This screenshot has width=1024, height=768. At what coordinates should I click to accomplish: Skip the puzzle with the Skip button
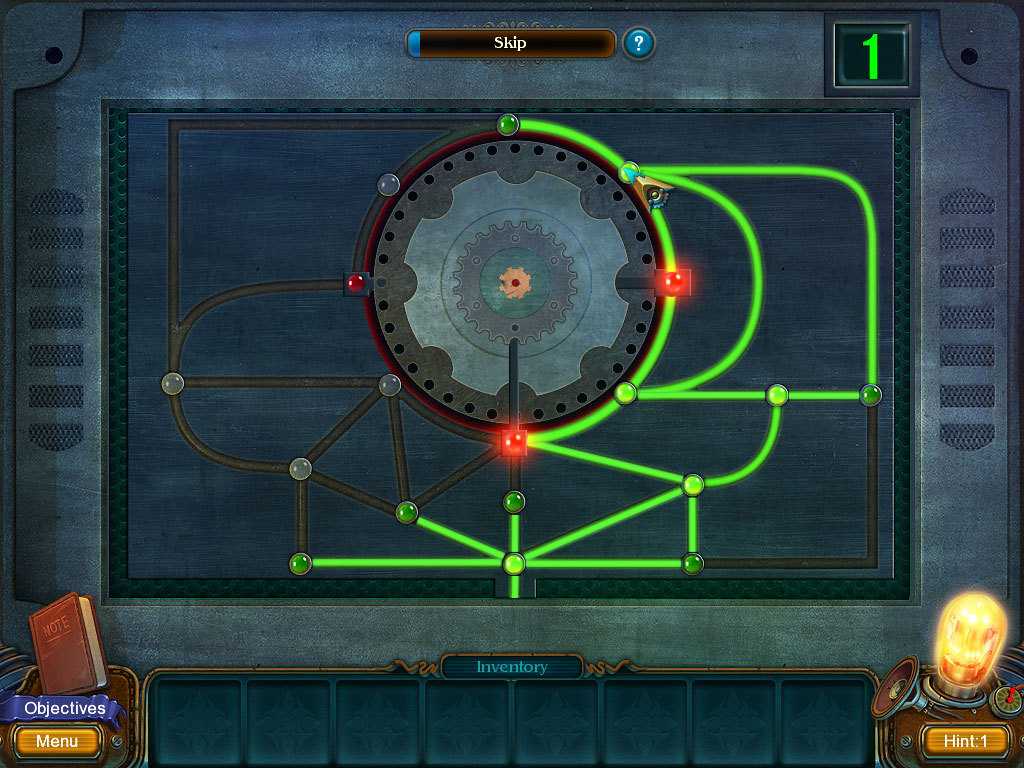point(510,43)
